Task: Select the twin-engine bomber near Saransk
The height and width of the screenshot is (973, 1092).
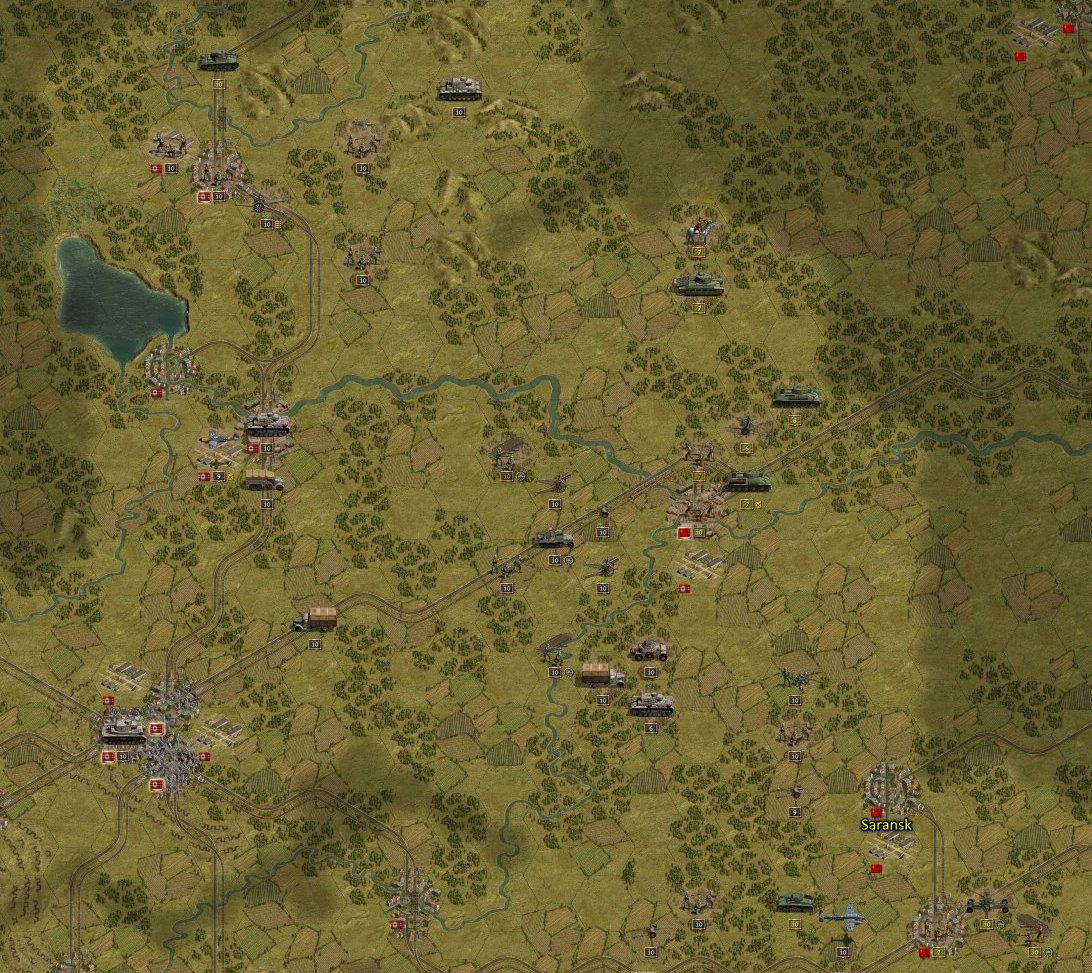Action: (843, 915)
